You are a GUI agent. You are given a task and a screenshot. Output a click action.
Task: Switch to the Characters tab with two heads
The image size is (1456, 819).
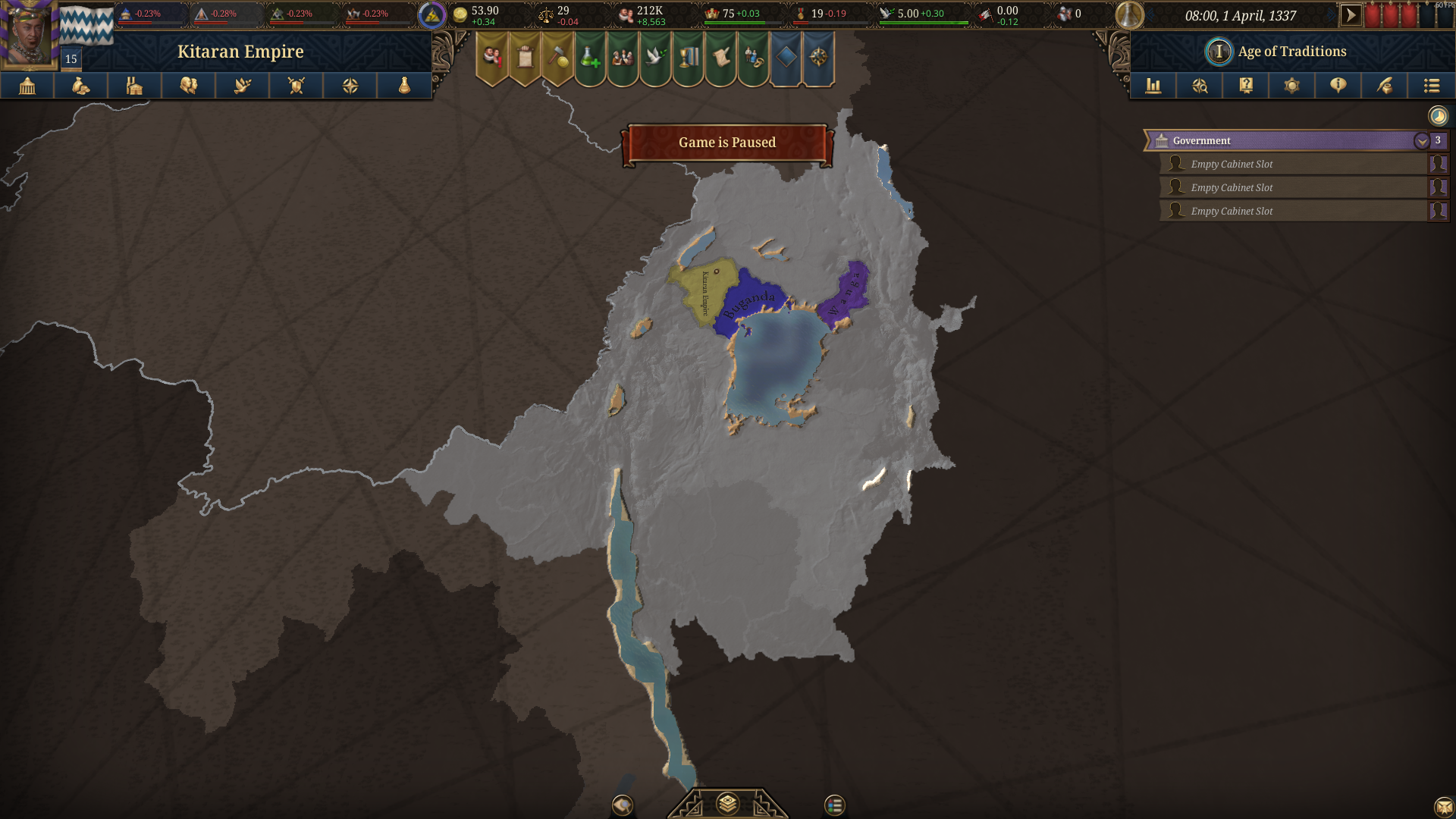click(x=188, y=86)
